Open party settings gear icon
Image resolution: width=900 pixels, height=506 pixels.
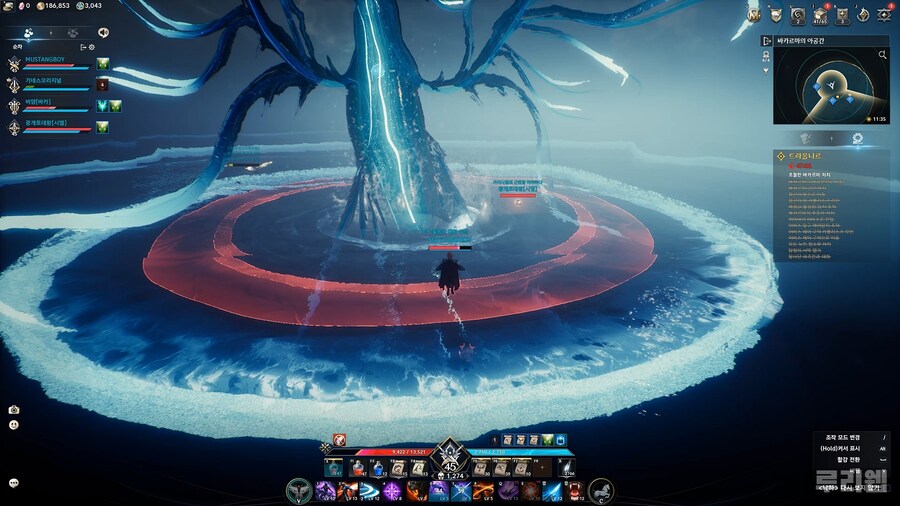click(92, 47)
